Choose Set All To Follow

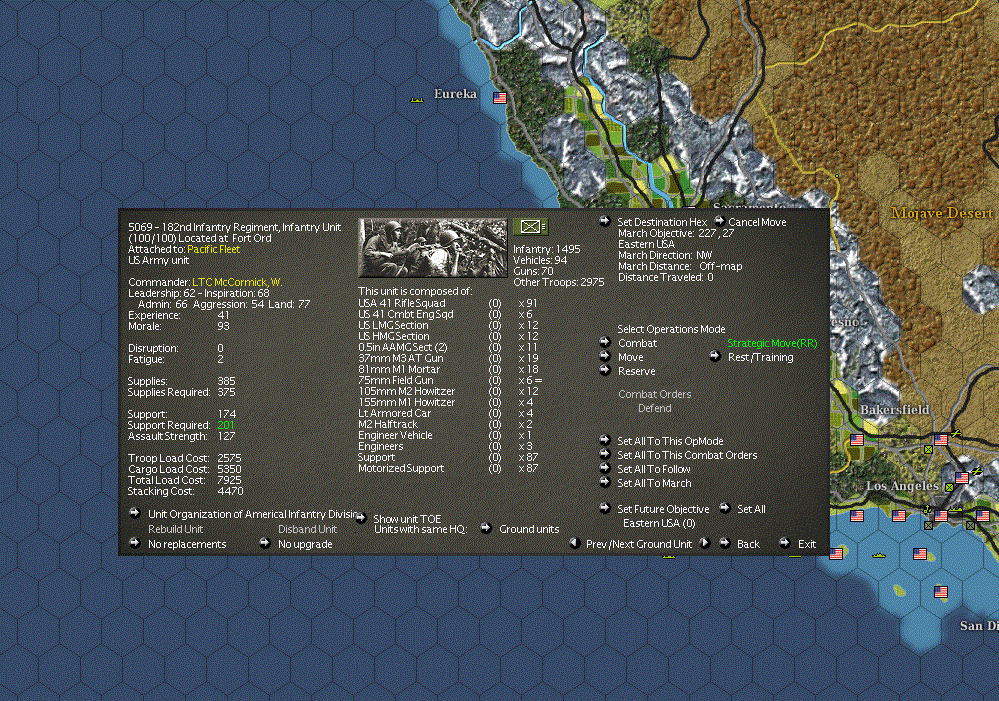pyautogui.click(x=654, y=469)
